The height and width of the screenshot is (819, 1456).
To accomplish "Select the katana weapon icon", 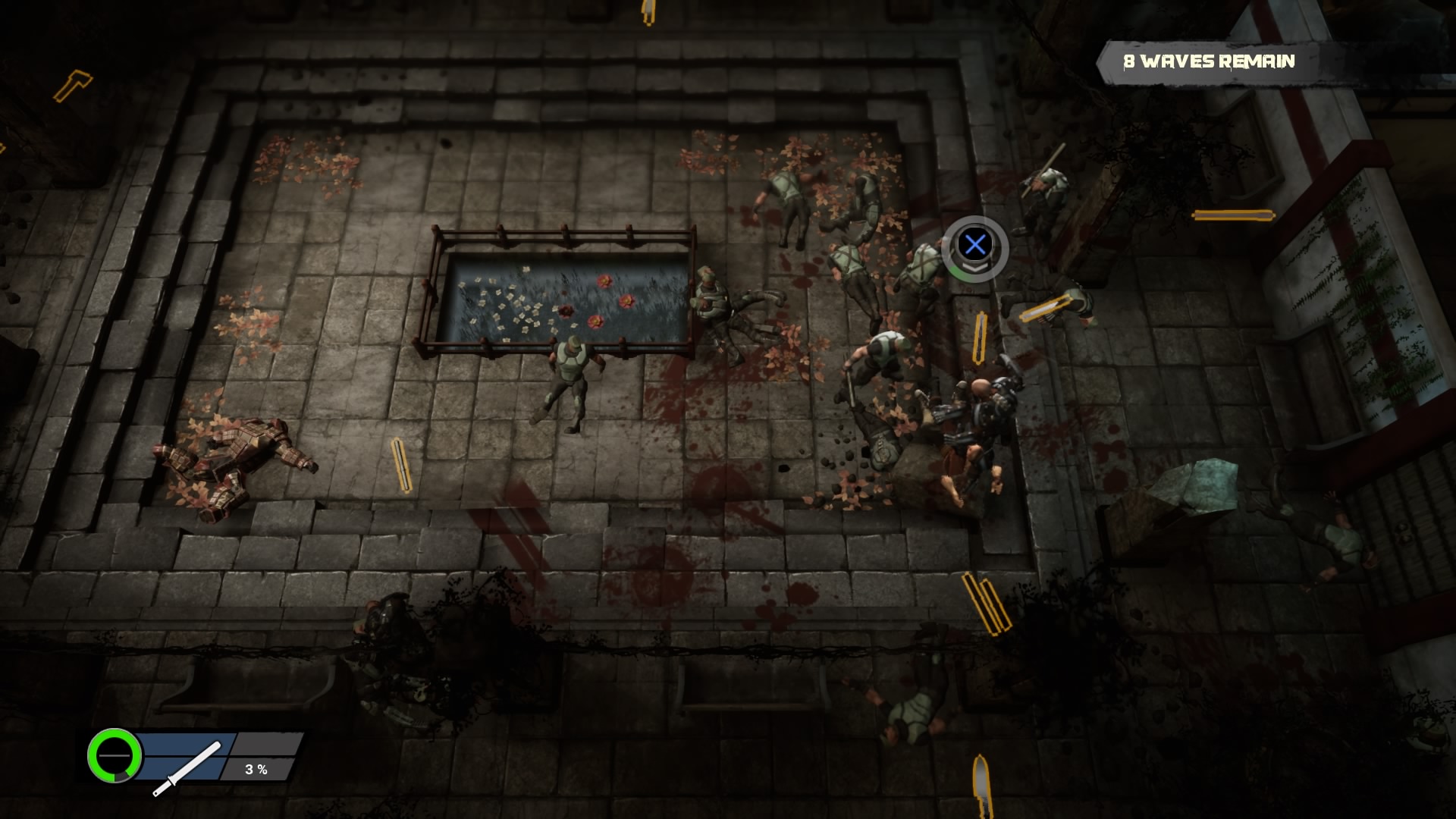I will click(x=187, y=768).
